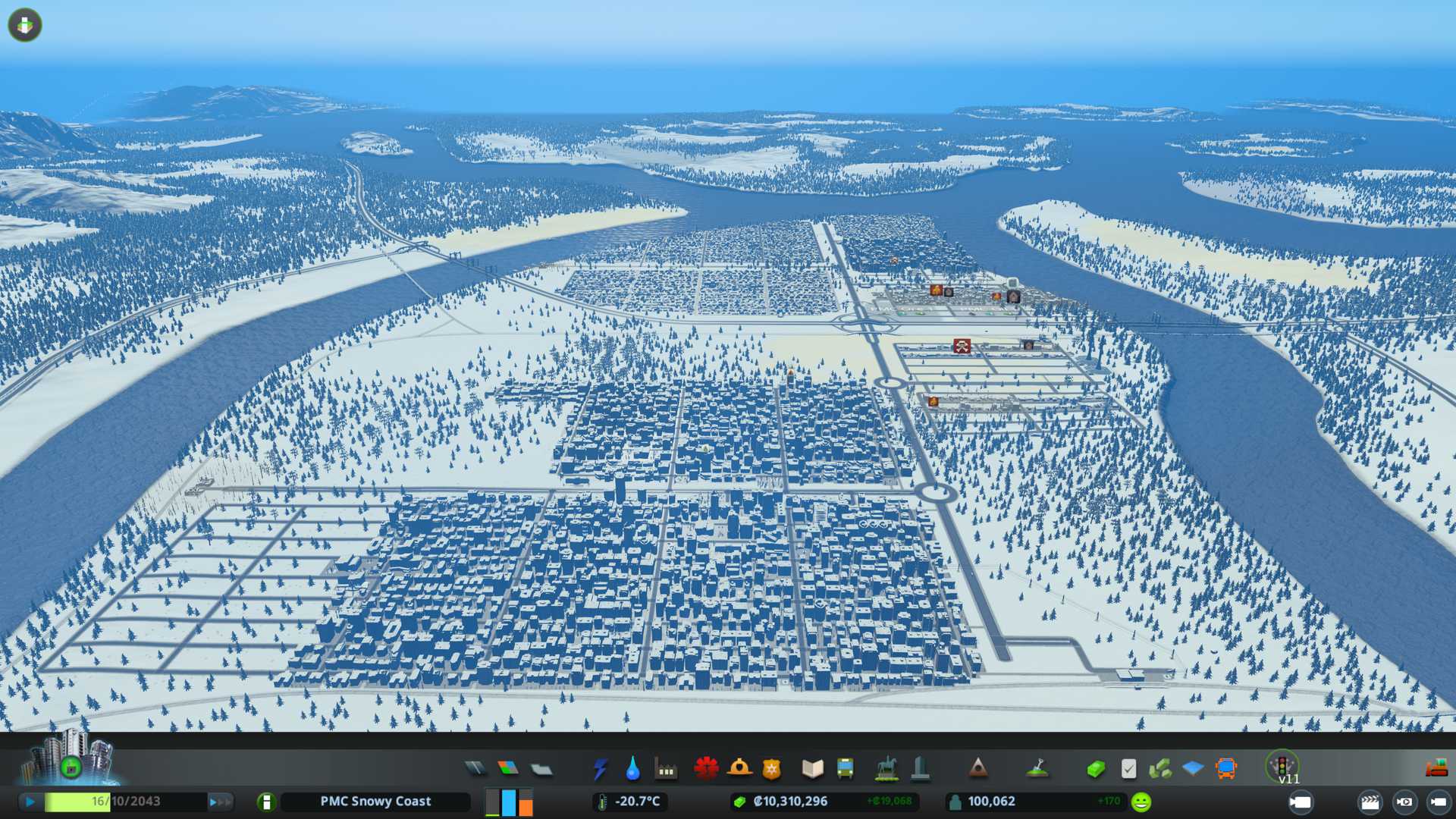Open the Education book menu
The width and height of the screenshot is (1456, 819).
pos(812,769)
